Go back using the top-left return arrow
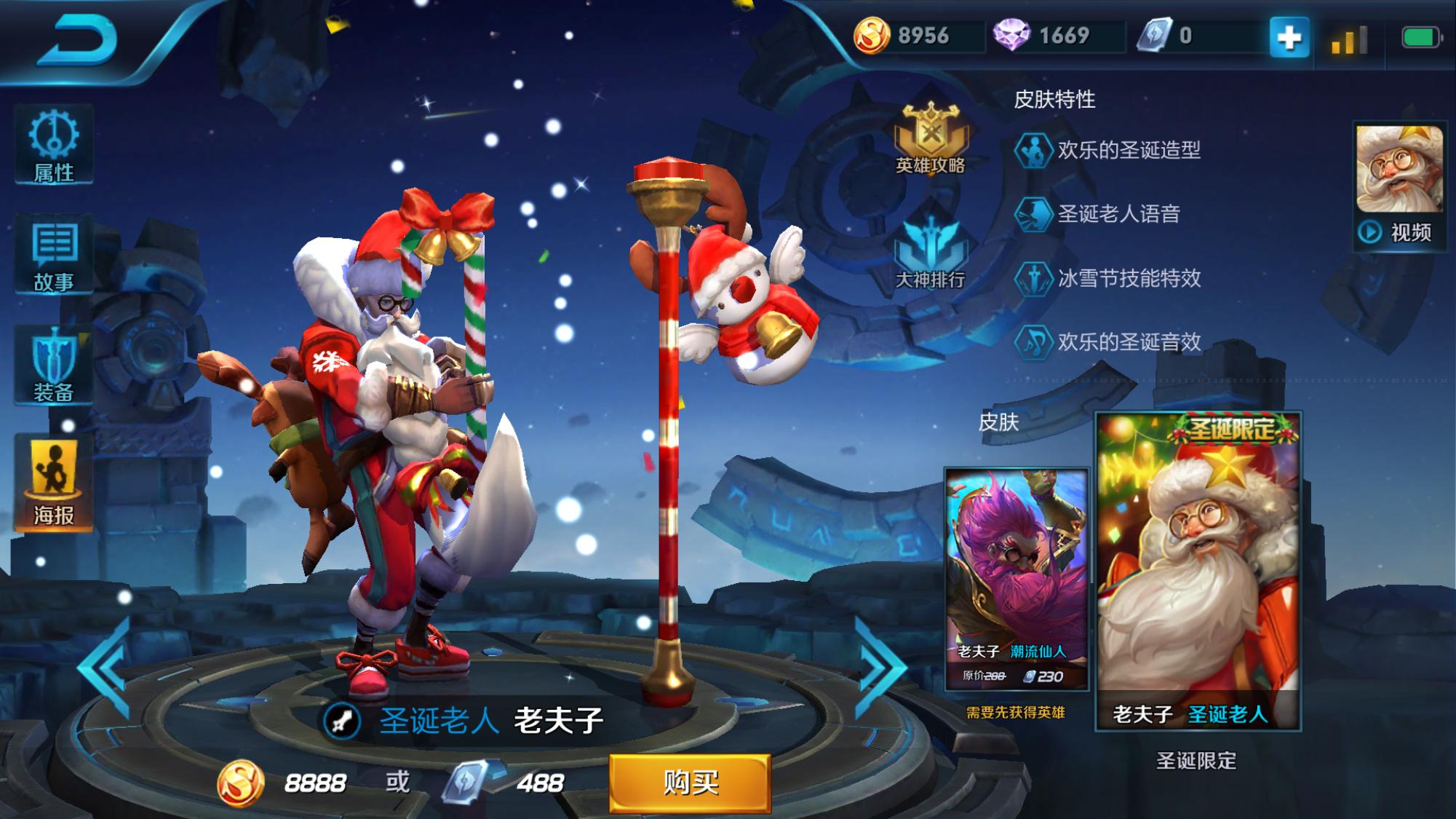Viewport: 1456px width, 819px height. [x=79, y=40]
